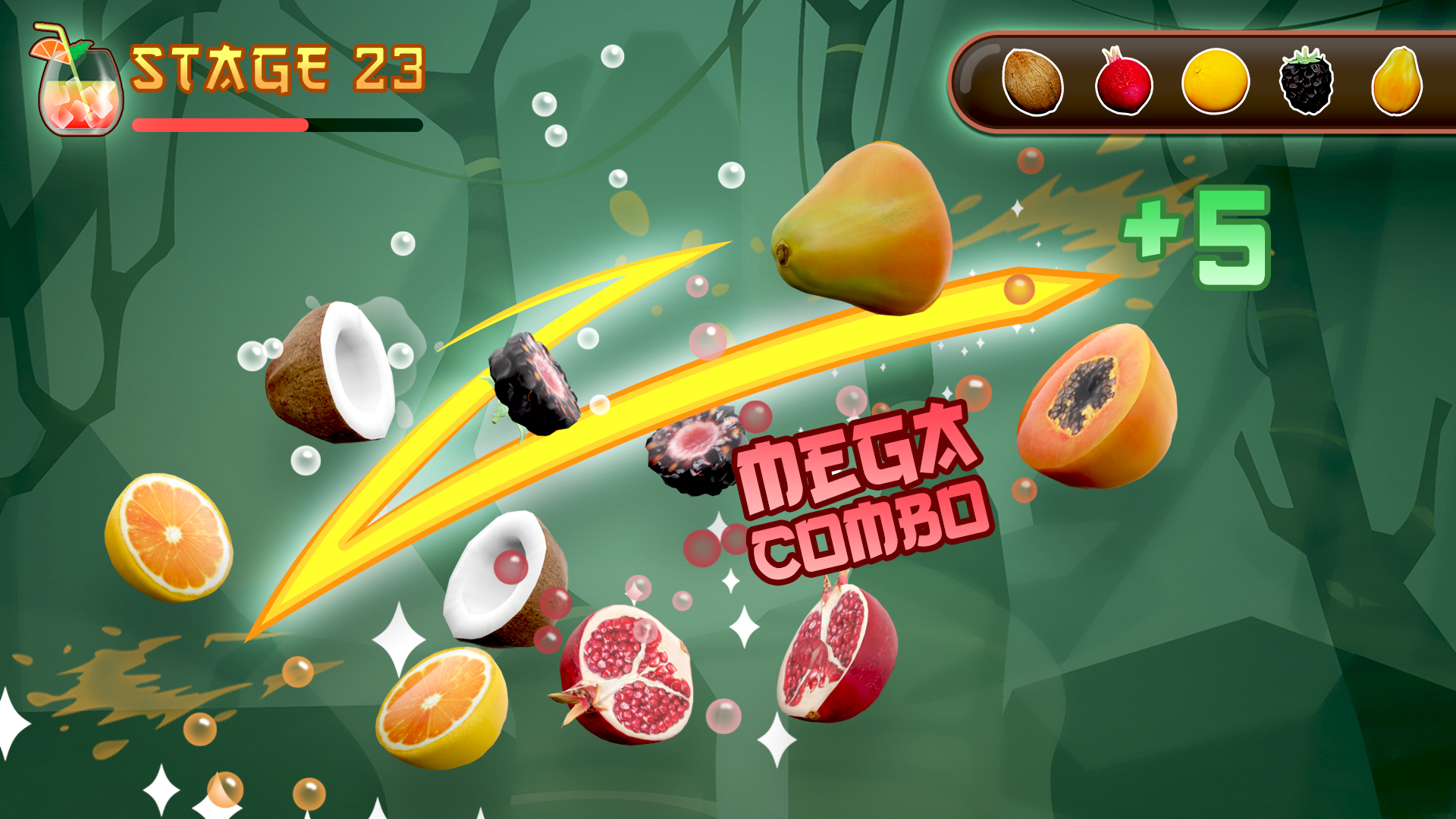Select the pomegranate icon in the fruit tray
Image resolution: width=1456 pixels, height=819 pixels.
pos(1124,82)
